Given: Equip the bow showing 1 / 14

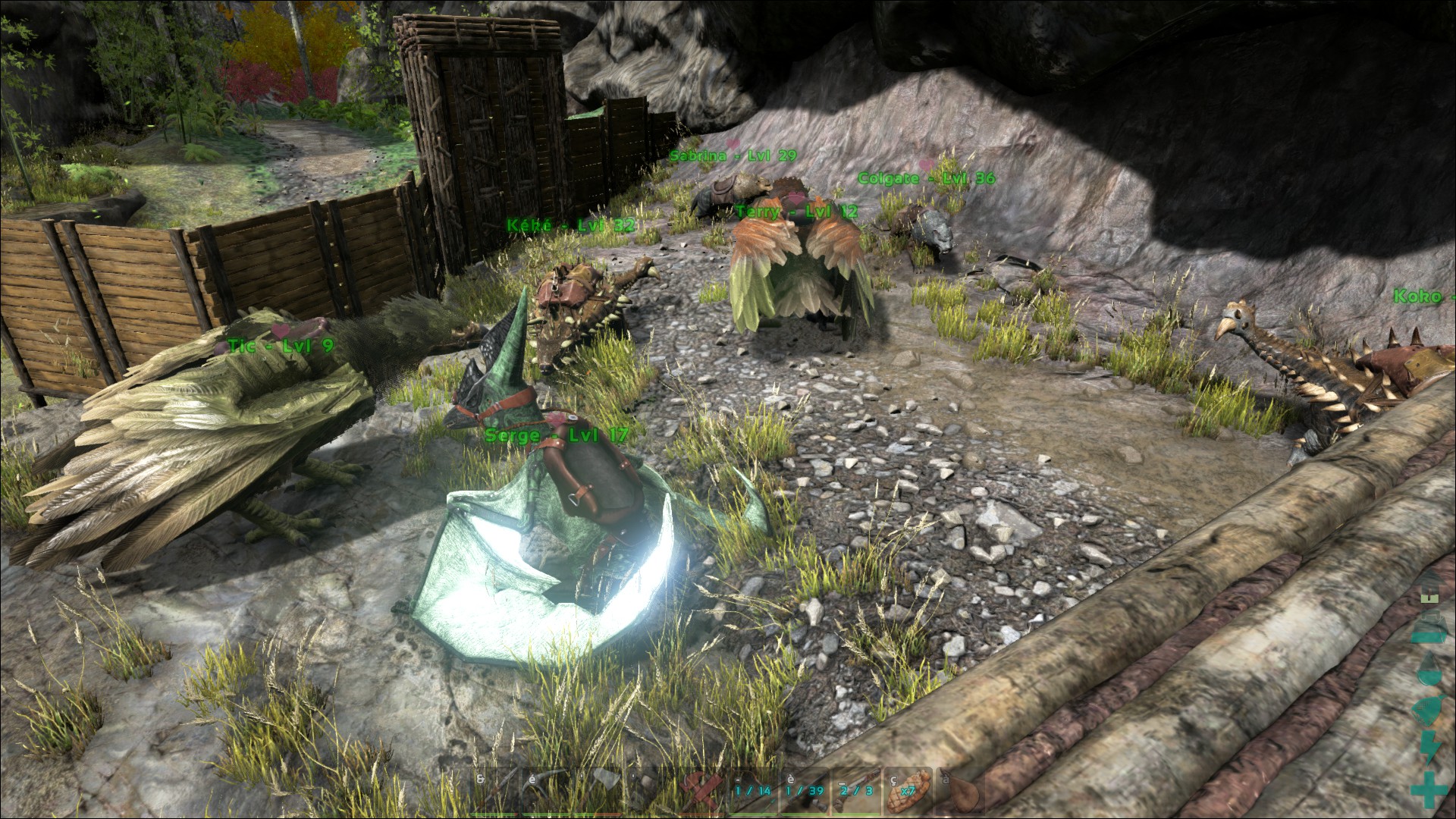Looking at the screenshot, I should tap(752, 792).
